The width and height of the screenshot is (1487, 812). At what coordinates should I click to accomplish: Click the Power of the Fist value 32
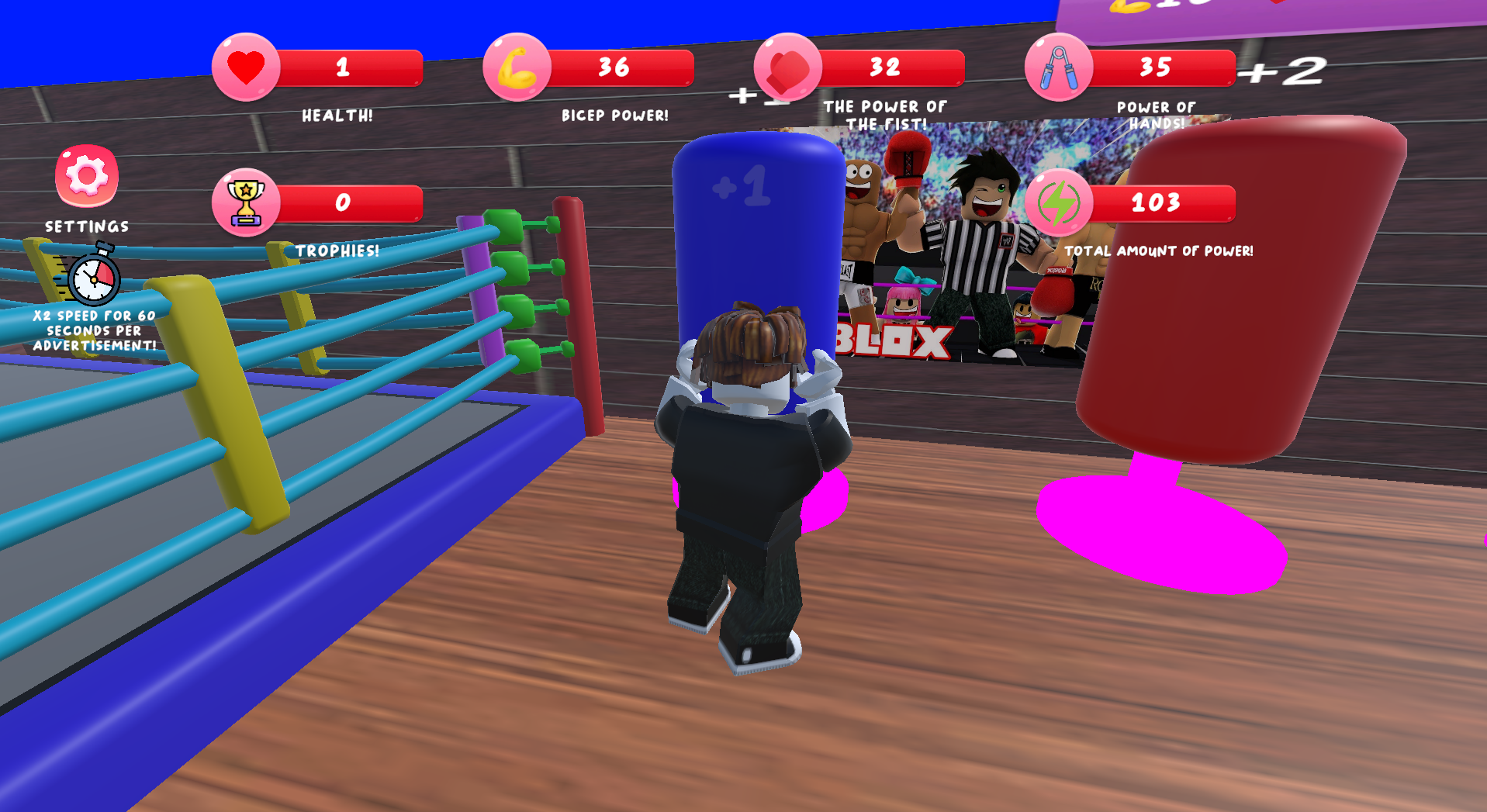click(x=884, y=67)
